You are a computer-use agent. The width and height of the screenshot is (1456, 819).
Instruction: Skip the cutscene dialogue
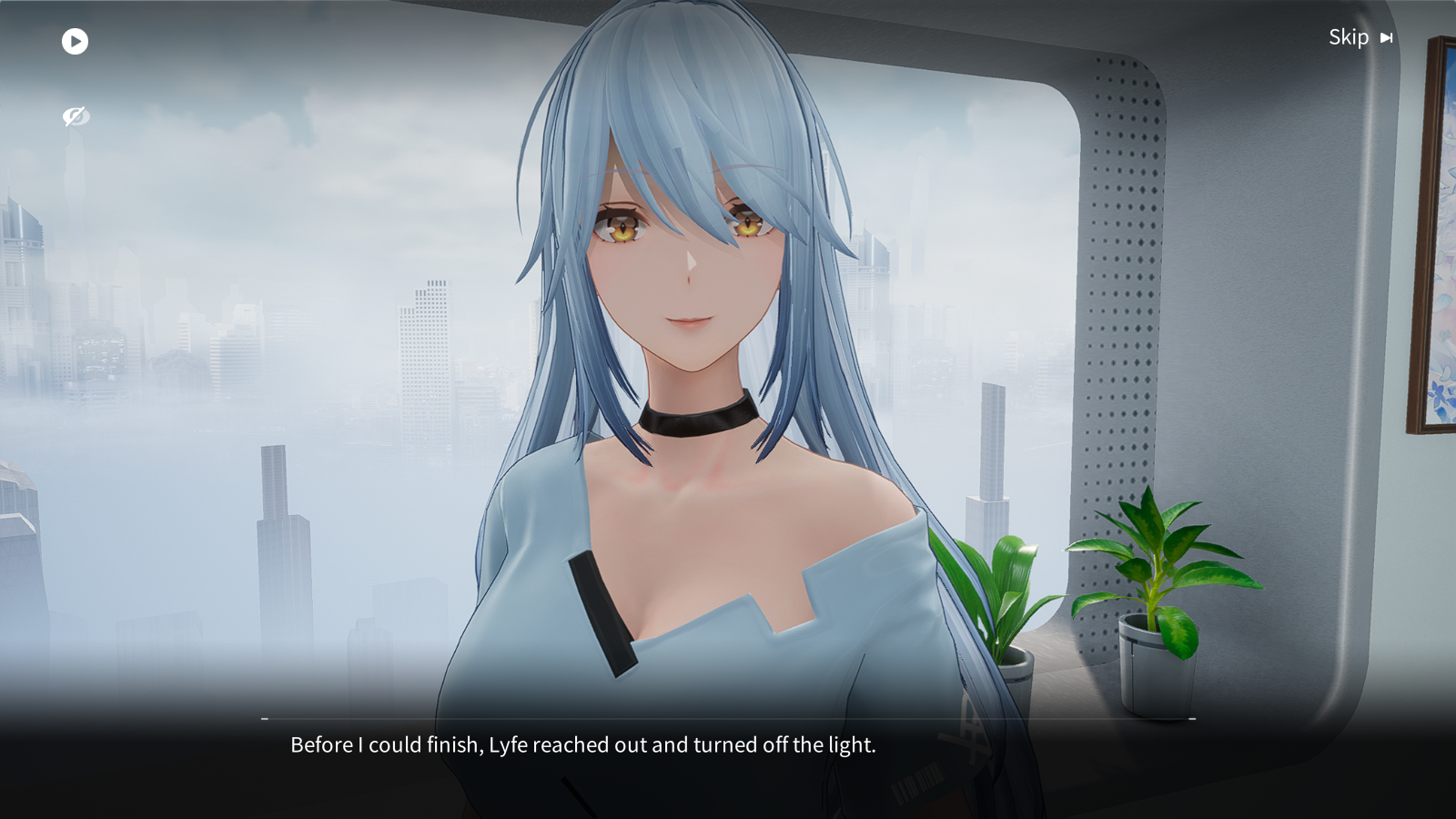click(x=1360, y=37)
